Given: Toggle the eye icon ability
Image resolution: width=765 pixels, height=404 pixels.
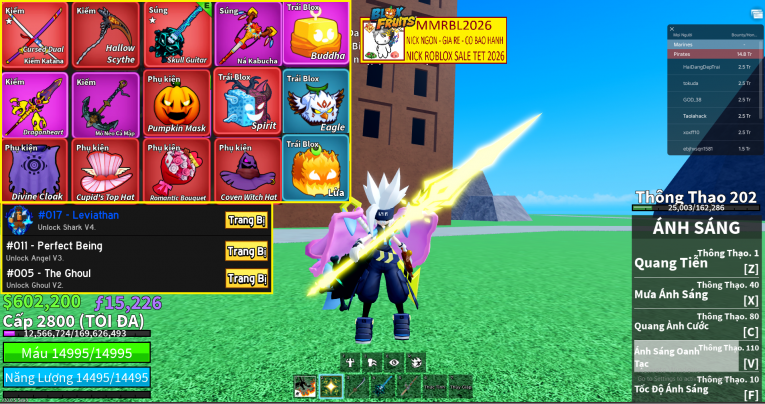Looking at the screenshot, I should 392,362.
